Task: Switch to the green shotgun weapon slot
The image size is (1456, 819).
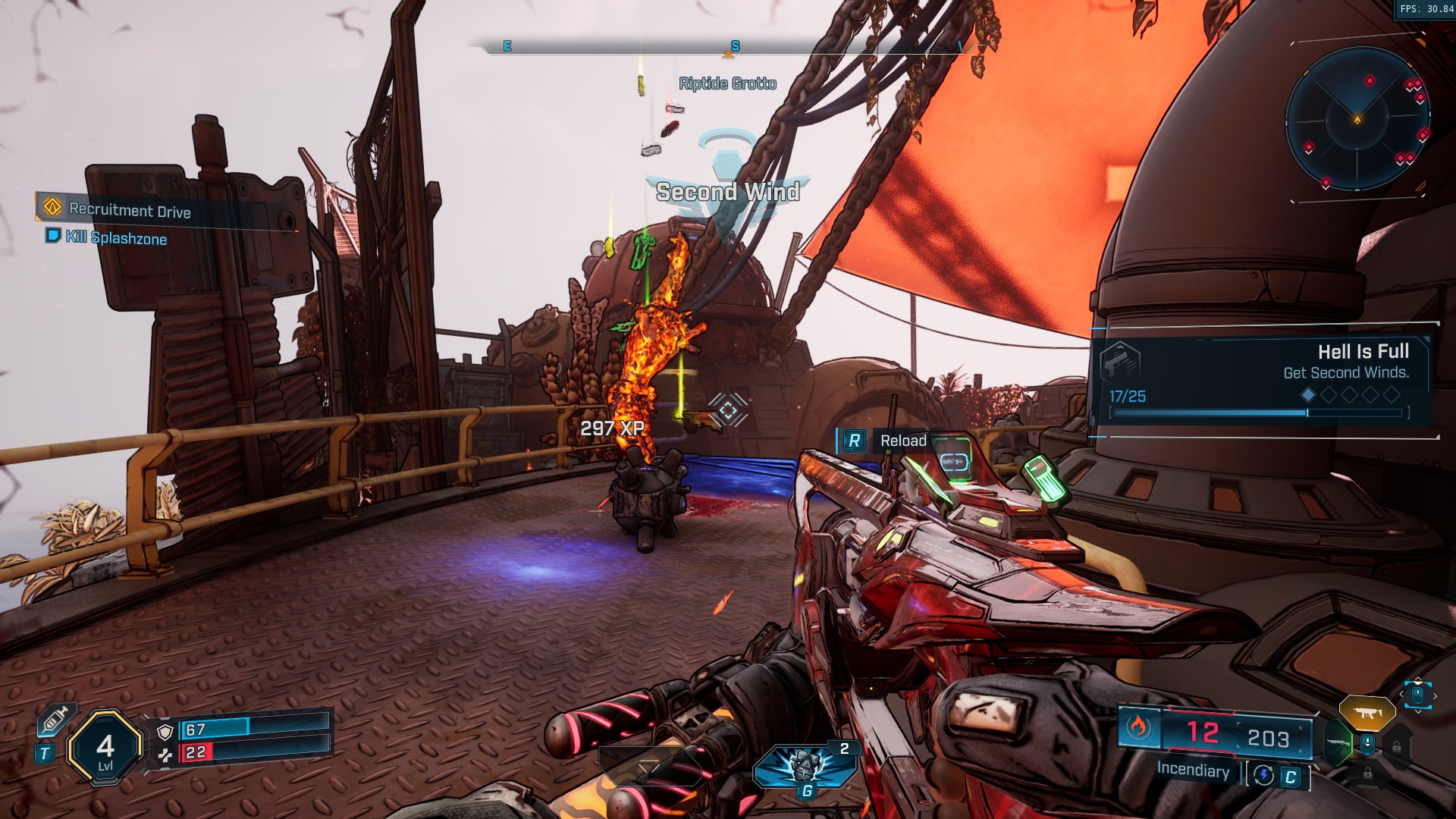Action: coord(1337,743)
